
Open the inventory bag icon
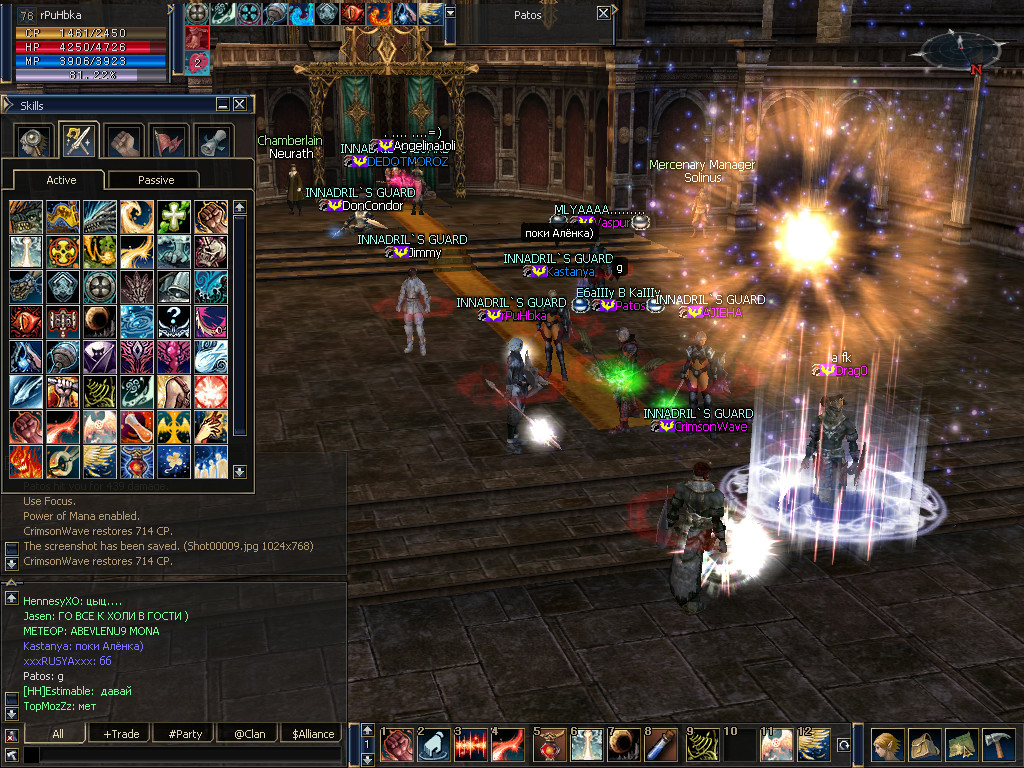927,746
